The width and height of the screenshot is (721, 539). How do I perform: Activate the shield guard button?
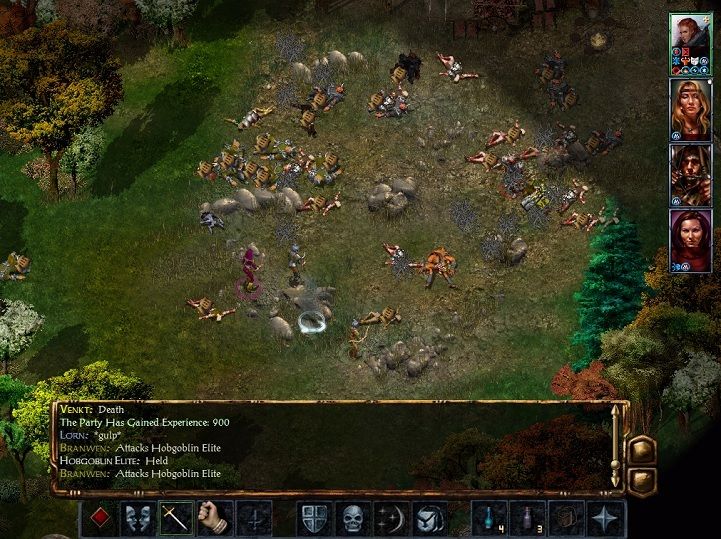[314, 519]
